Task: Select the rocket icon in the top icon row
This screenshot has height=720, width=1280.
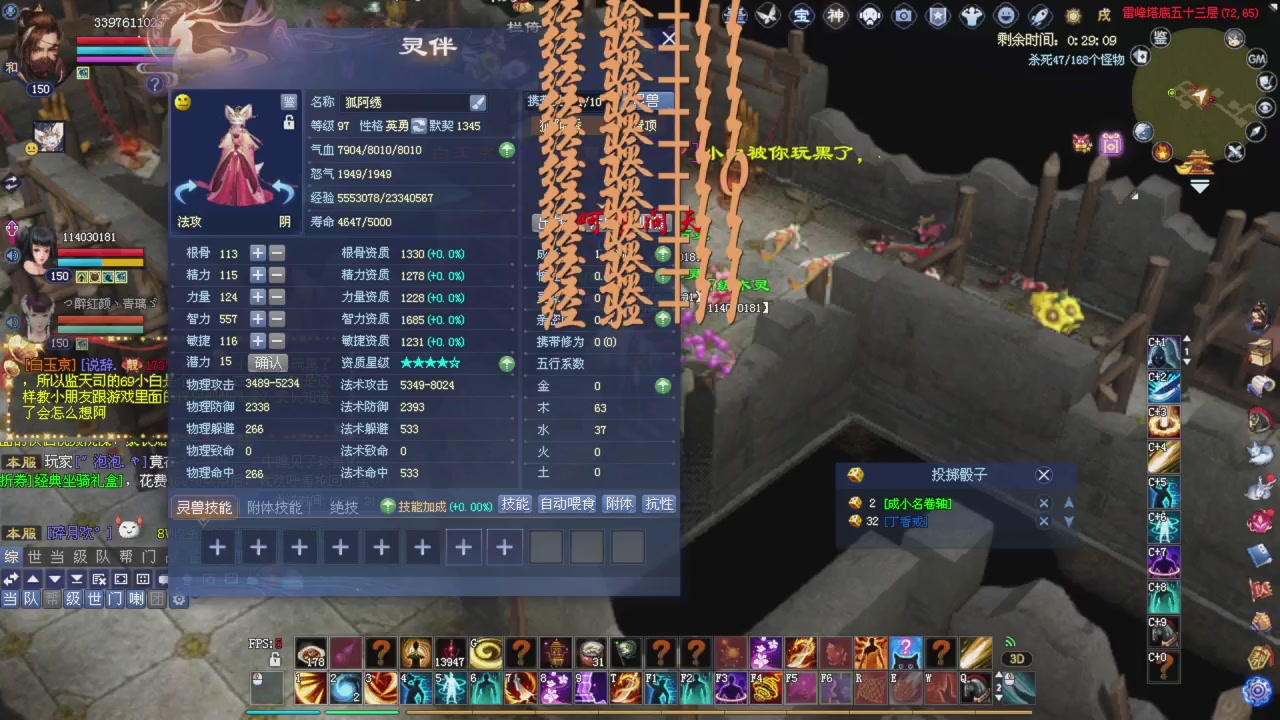Action: [x=1039, y=15]
